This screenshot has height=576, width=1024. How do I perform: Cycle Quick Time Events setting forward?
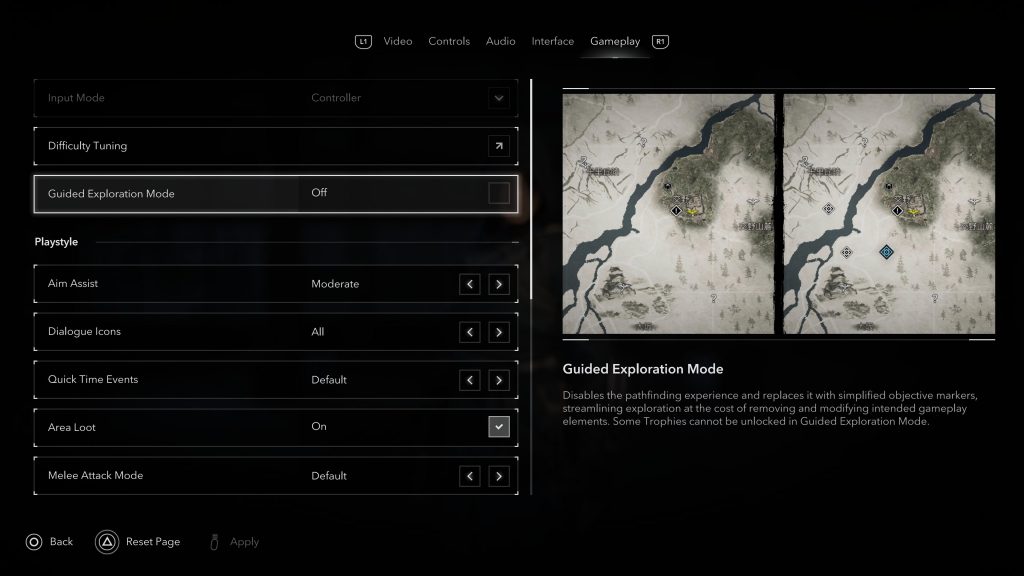pyautogui.click(x=498, y=380)
